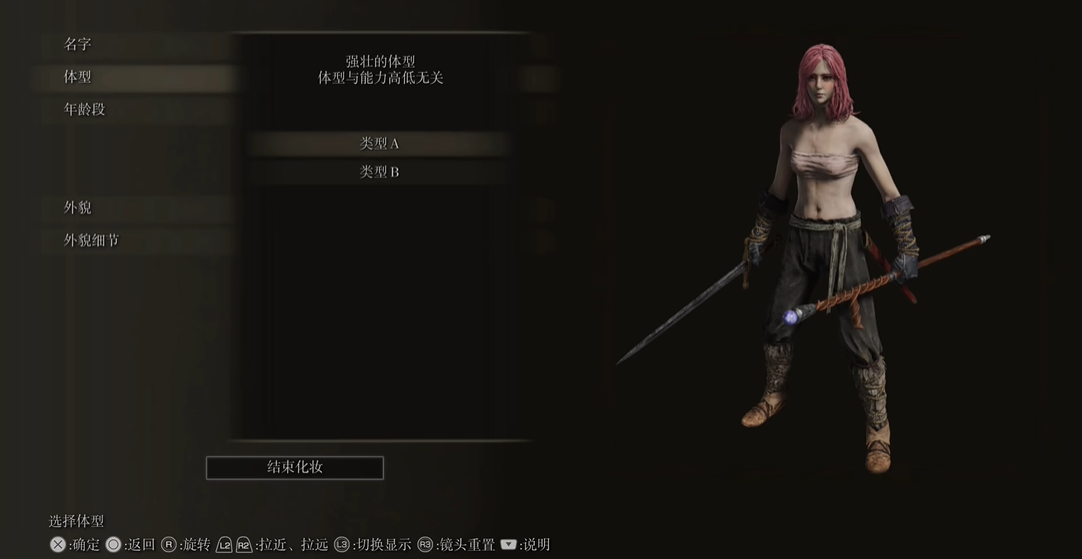Open the 年龄段 (Age) menu entry
1082x559 pixels.
(x=85, y=110)
